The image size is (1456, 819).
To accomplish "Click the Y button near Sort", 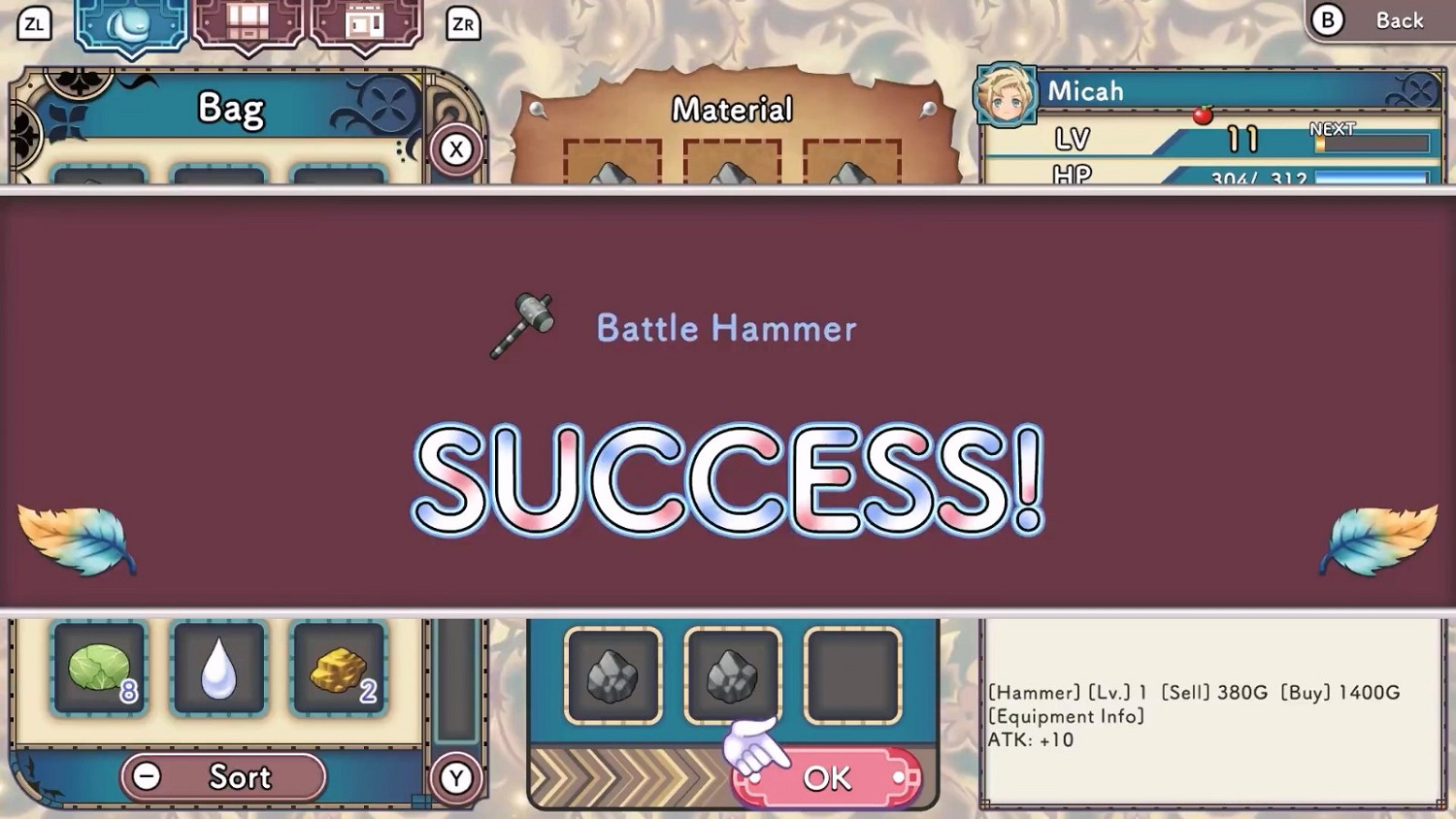I will (456, 777).
